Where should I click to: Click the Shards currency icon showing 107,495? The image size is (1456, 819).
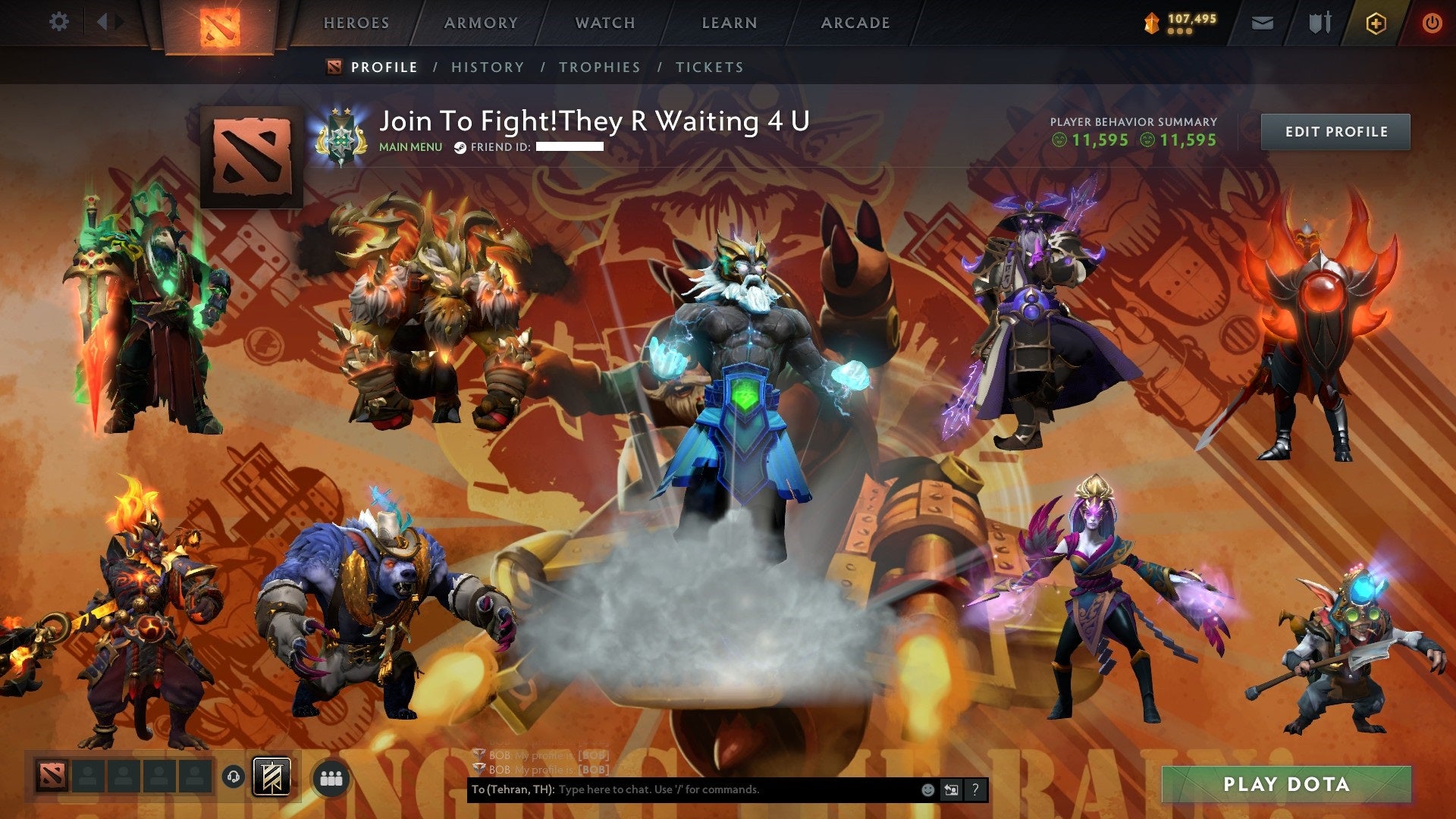click(1150, 22)
